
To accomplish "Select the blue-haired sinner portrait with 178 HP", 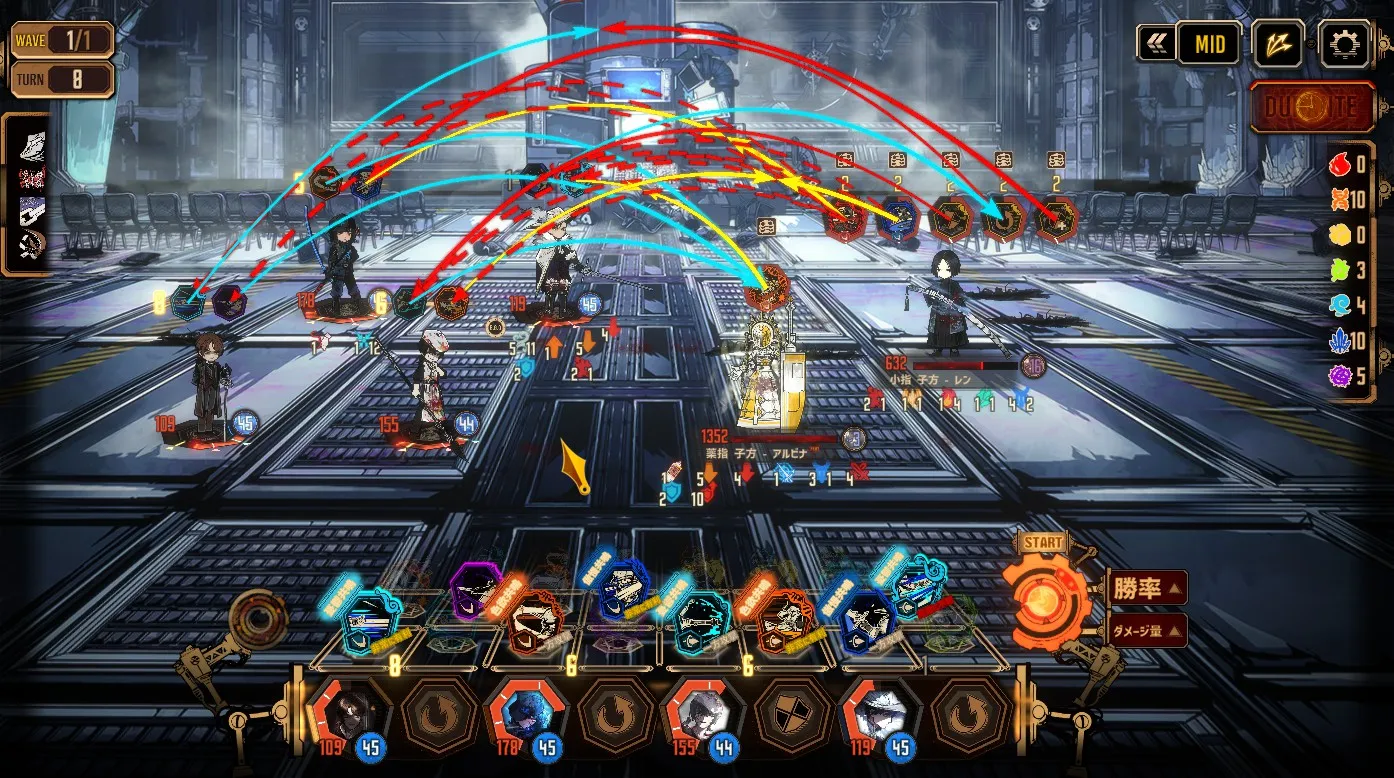I will click(x=522, y=712).
